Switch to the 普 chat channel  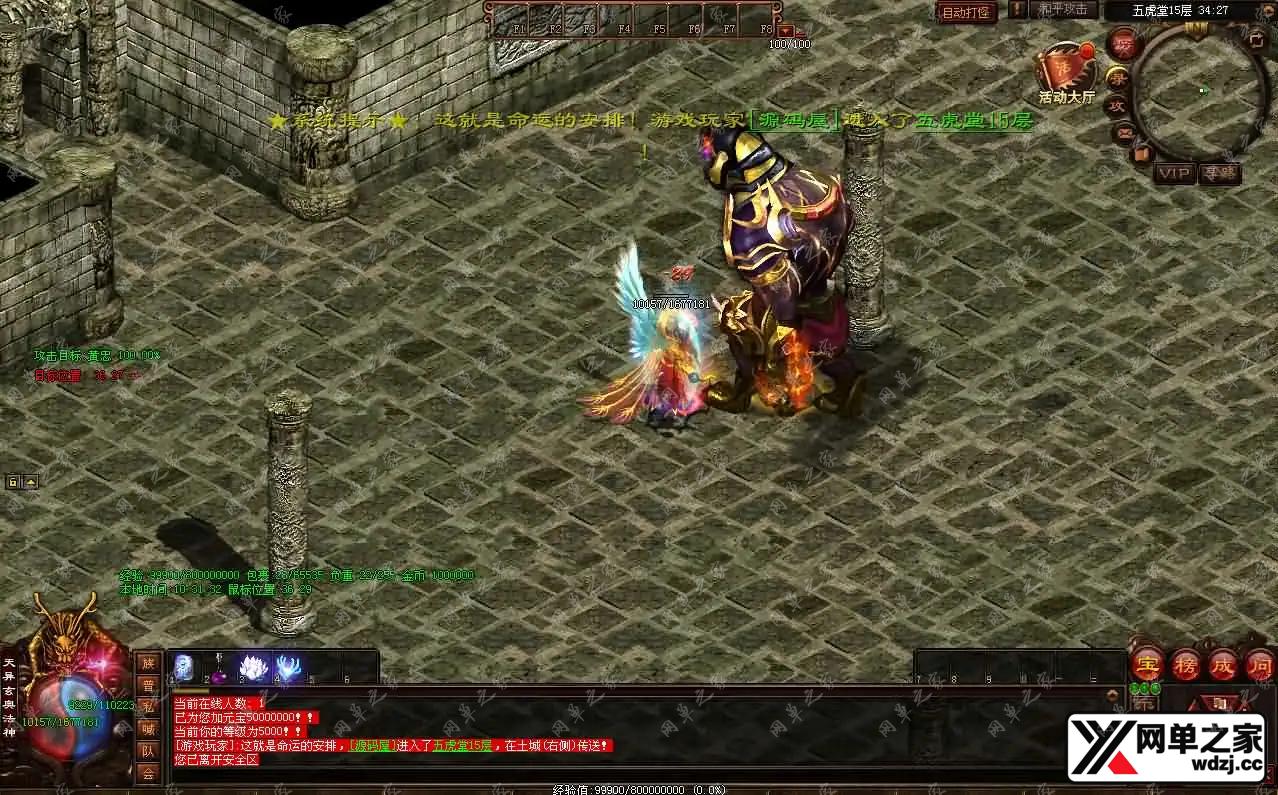(x=148, y=685)
